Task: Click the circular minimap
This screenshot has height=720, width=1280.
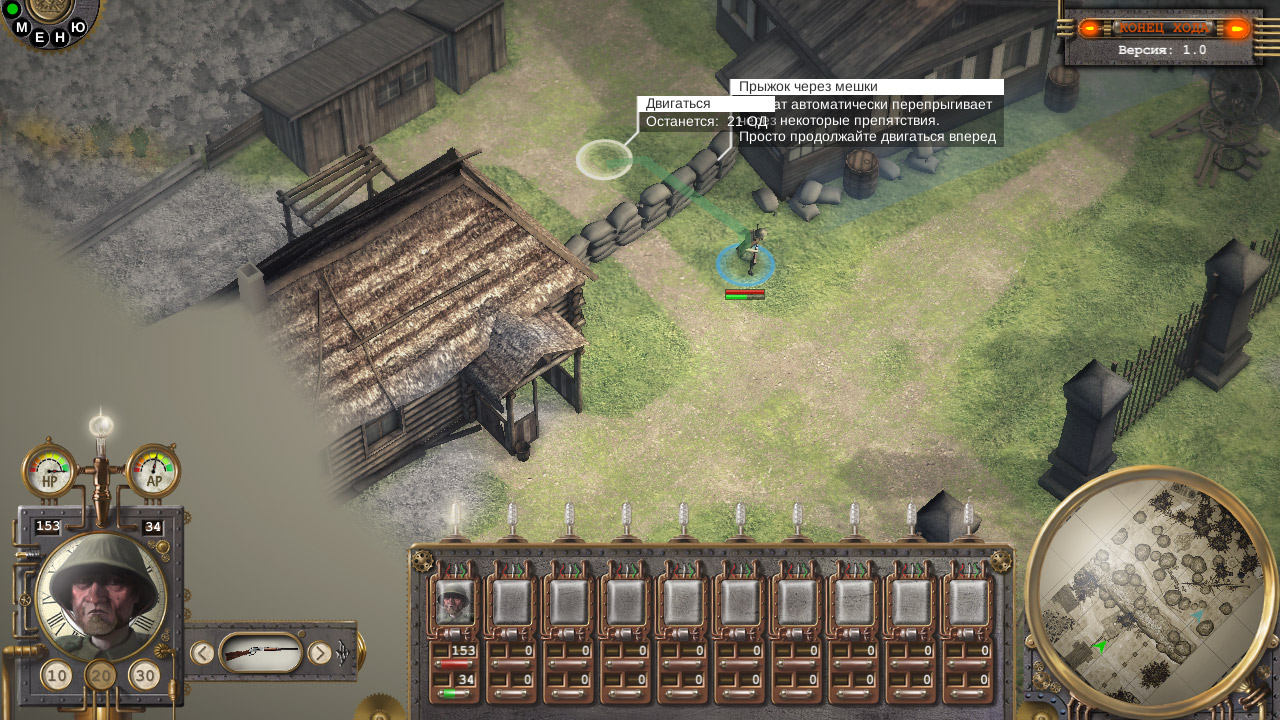Action: click(x=1152, y=594)
